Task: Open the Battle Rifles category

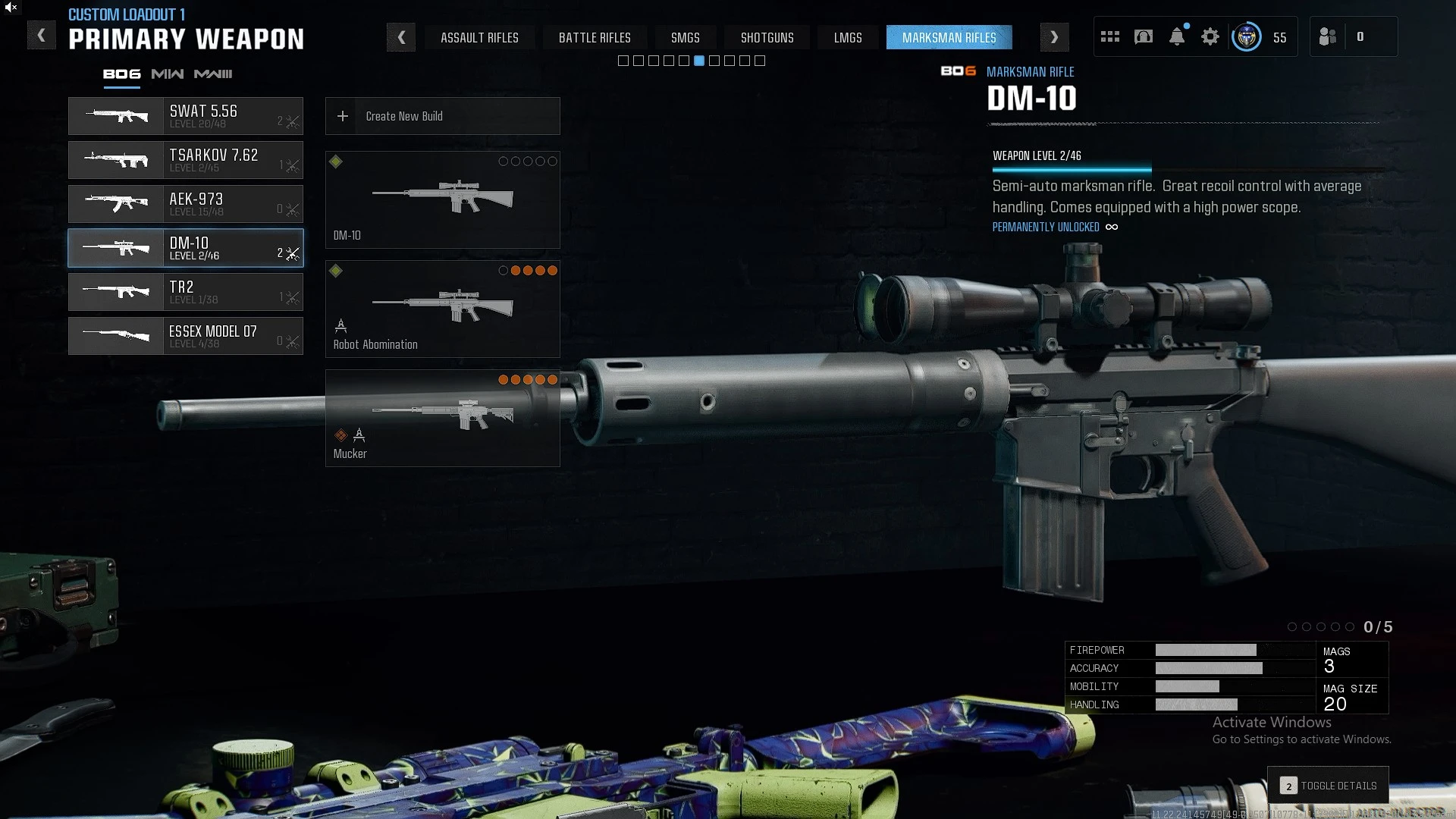Action: coord(595,38)
